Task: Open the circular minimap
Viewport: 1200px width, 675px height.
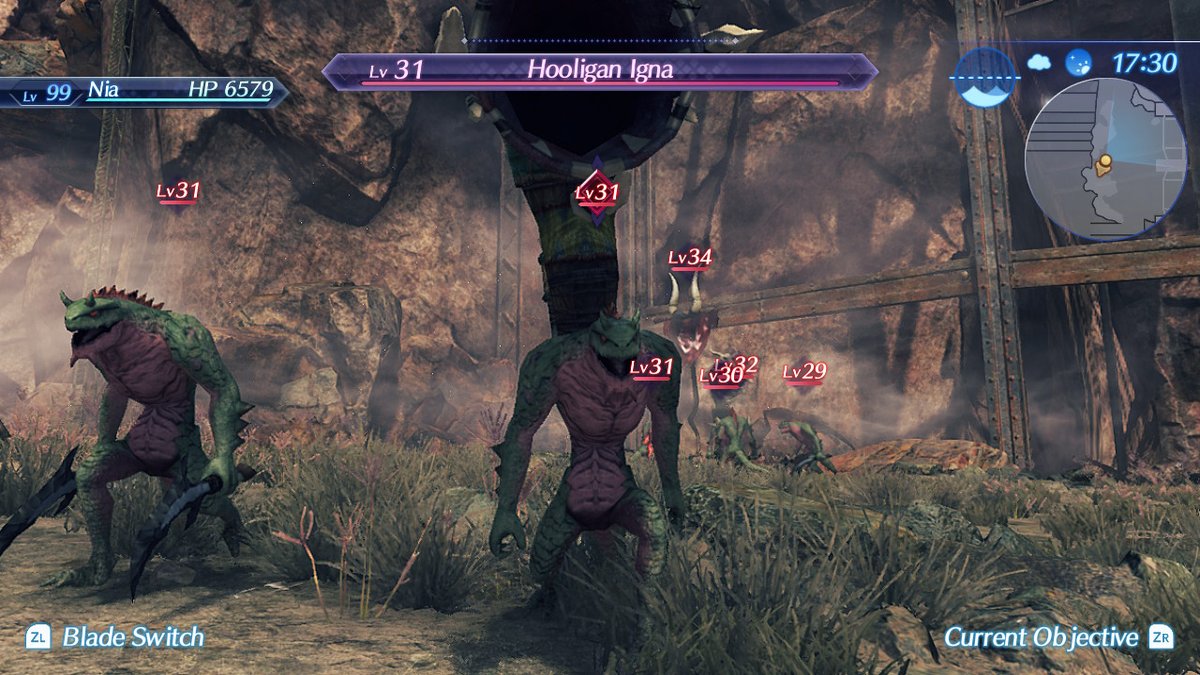Action: click(1104, 160)
